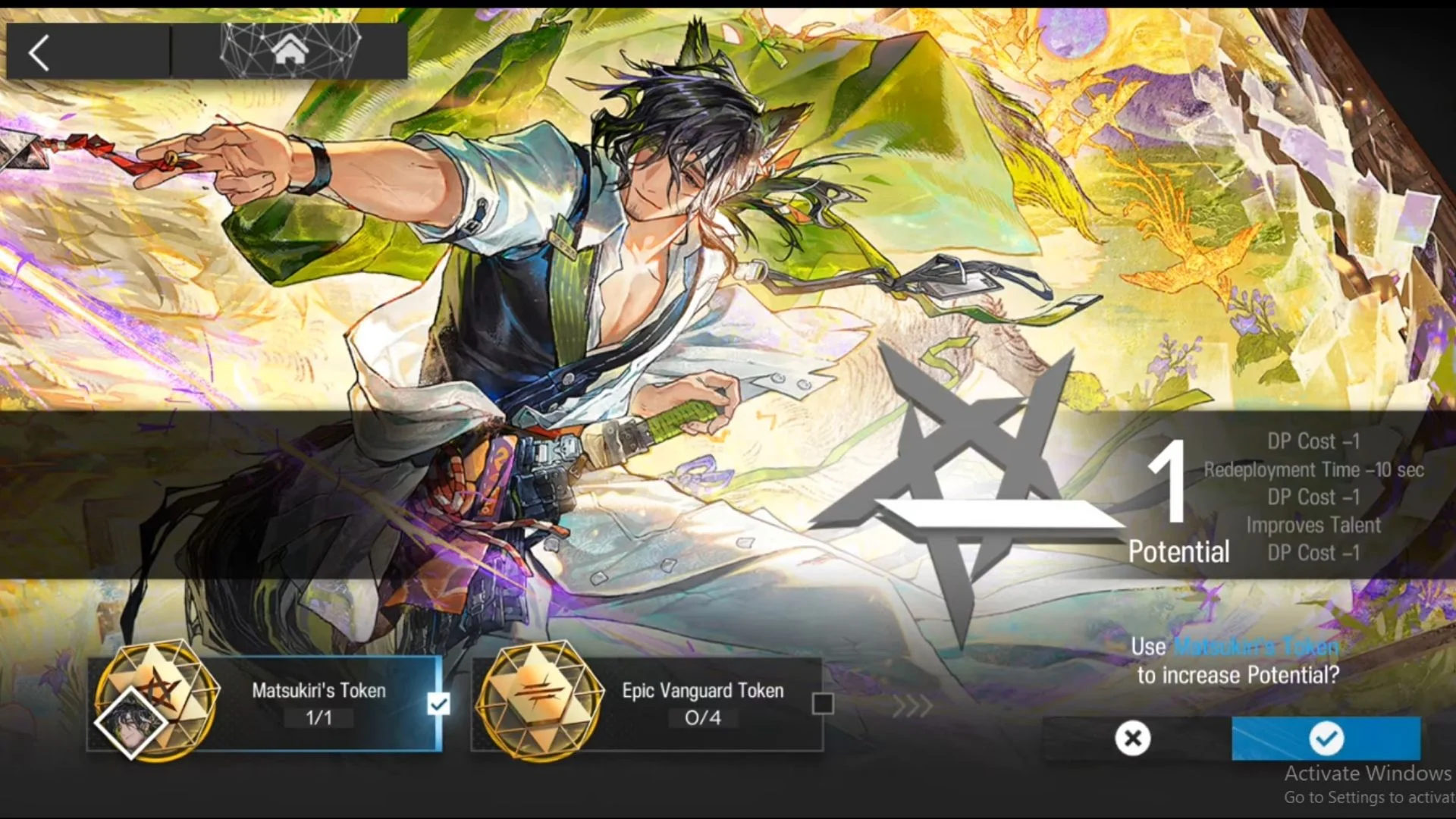Return home via the home icon
The height and width of the screenshot is (819, 1456).
pyautogui.click(x=290, y=52)
